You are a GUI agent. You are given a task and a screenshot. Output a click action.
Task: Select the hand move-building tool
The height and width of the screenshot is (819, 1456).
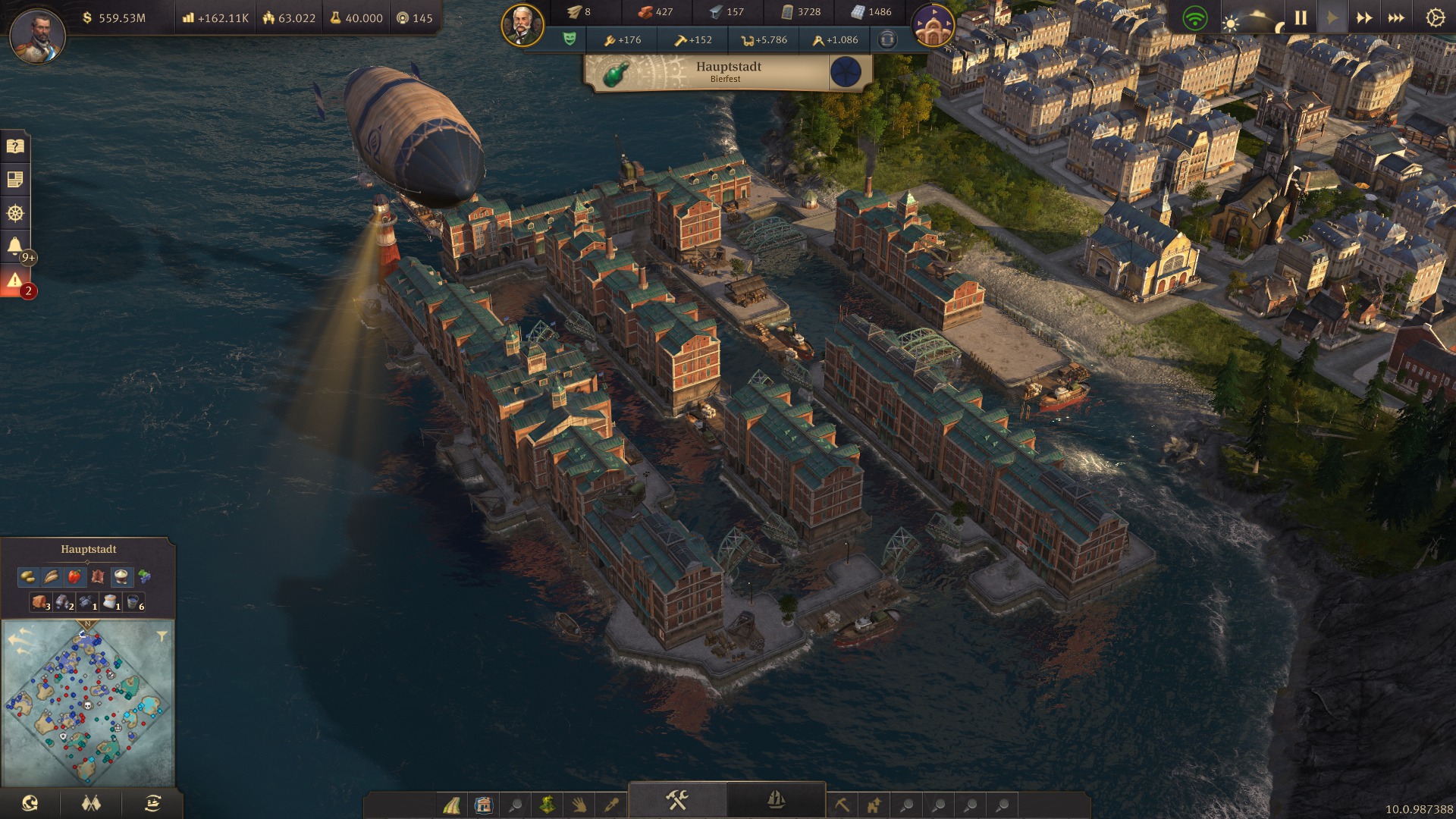[579, 805]
